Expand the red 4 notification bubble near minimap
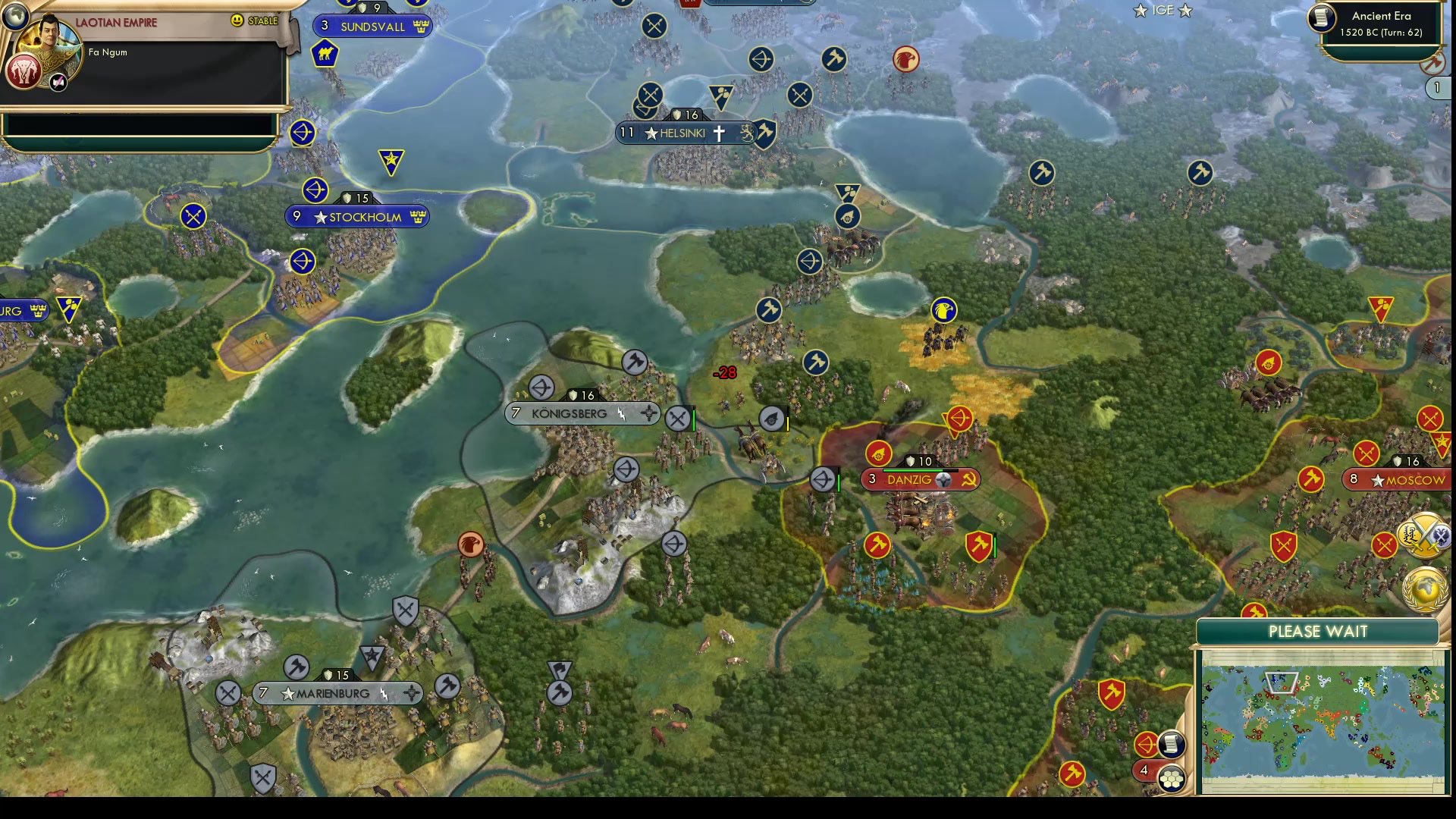The image size is (1456, 819). (x=1144, y=770)
